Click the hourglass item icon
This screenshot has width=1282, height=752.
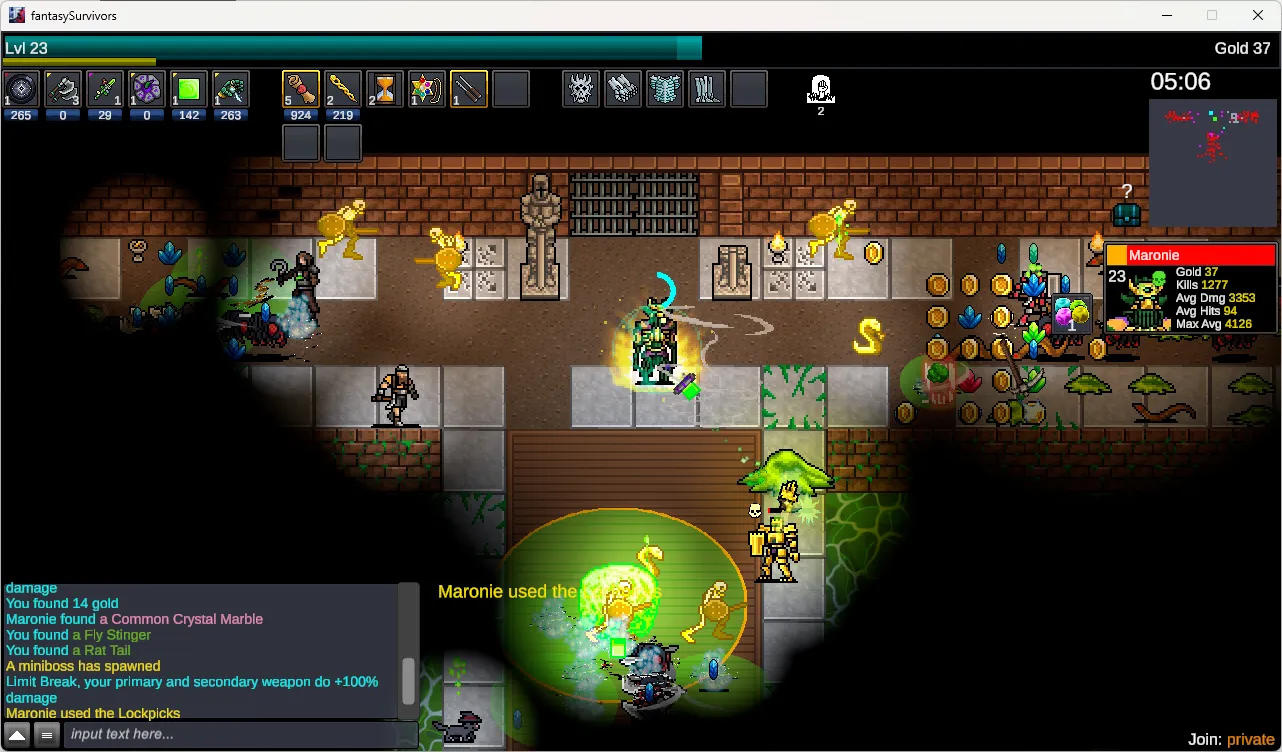click(384, 89)
